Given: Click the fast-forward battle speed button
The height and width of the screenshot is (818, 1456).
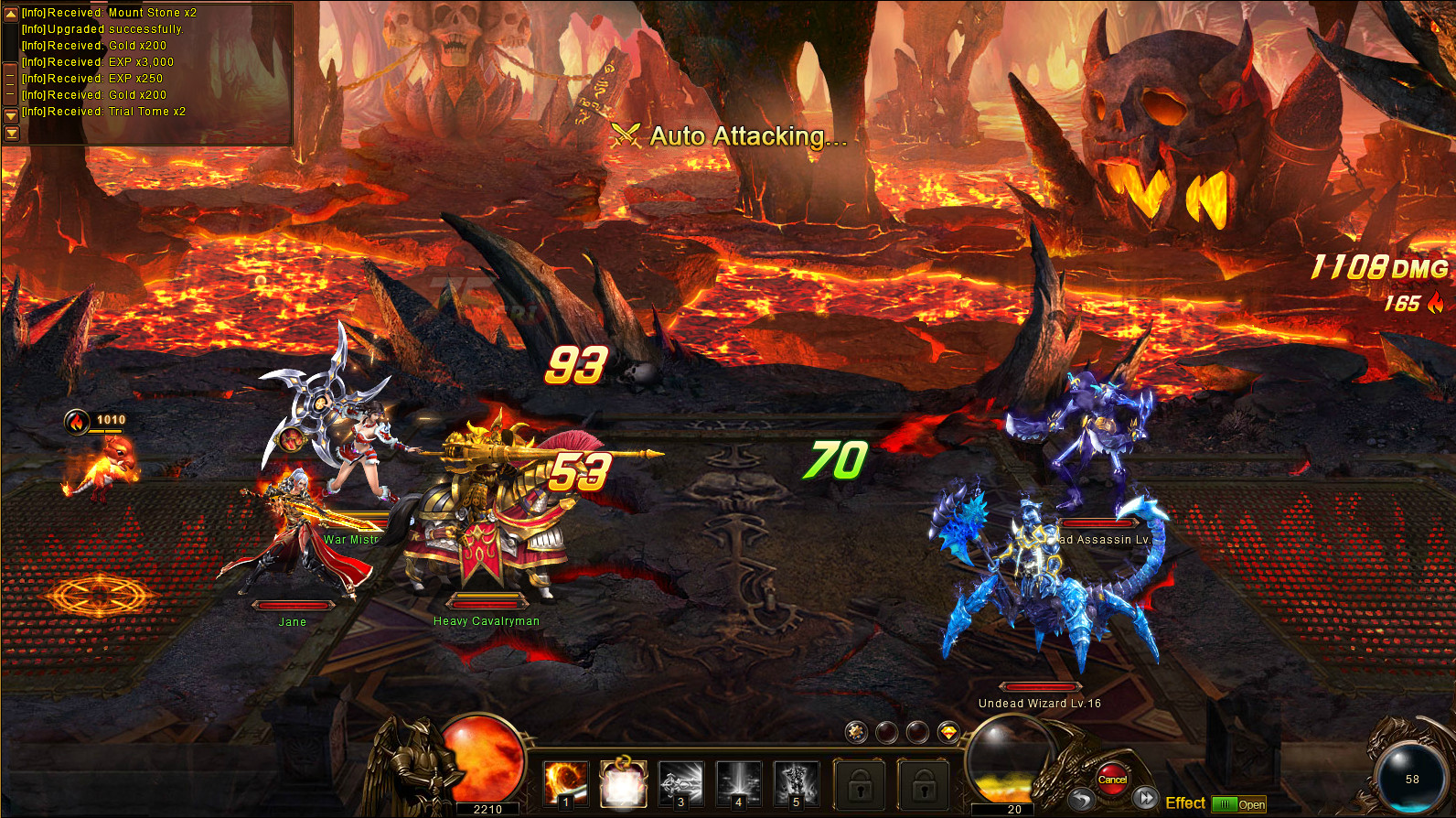Looking at the screenshot, I should [1146, 799].
